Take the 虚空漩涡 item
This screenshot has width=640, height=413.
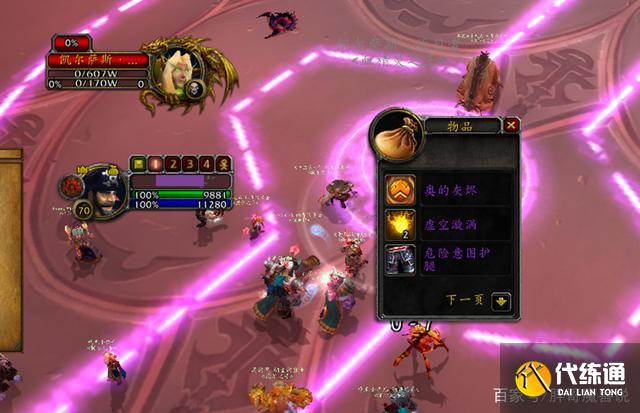pyautogui.click(x=402, y=223)
